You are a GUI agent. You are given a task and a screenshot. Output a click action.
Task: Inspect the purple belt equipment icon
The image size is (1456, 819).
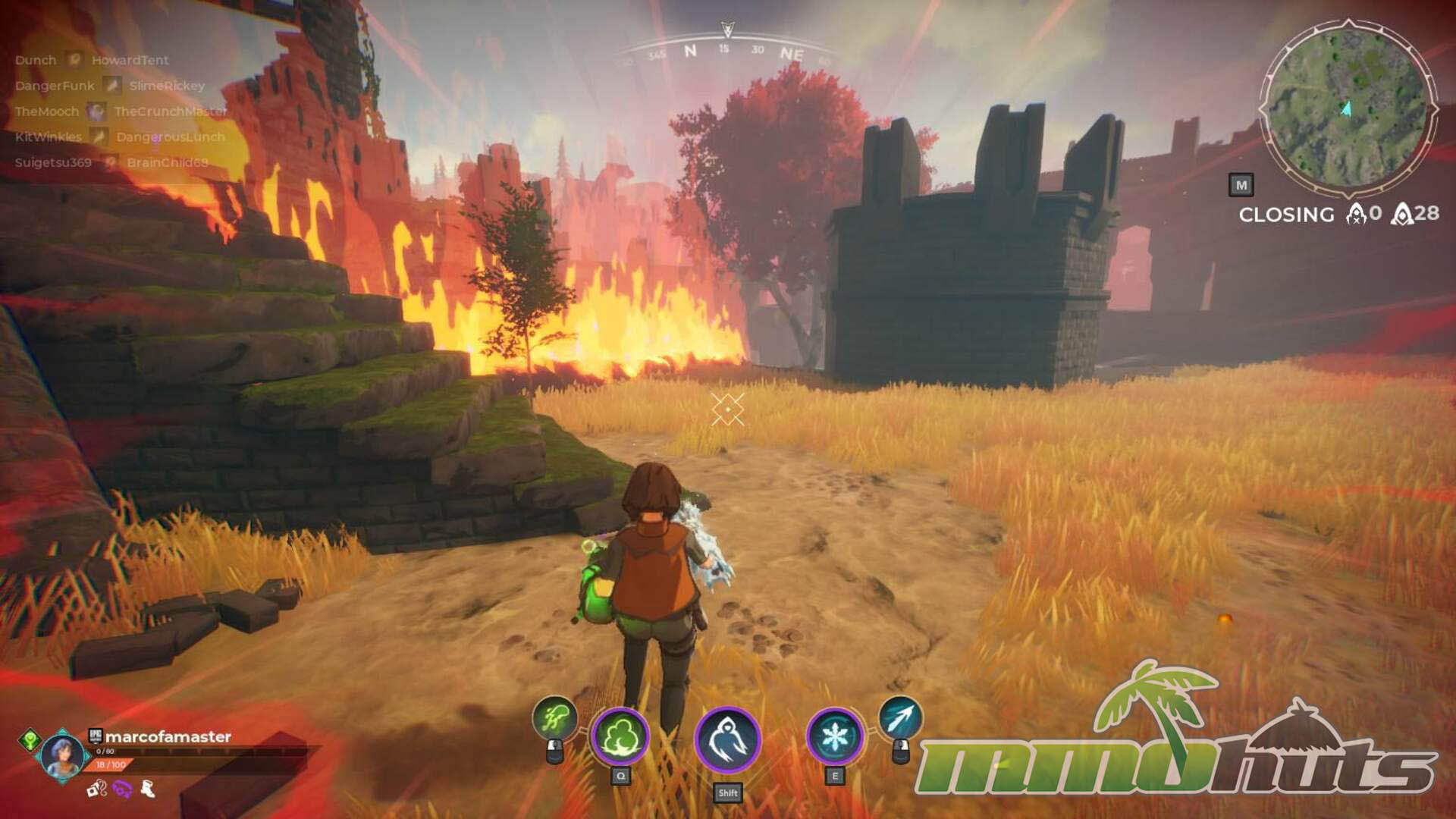click(122, 789)
